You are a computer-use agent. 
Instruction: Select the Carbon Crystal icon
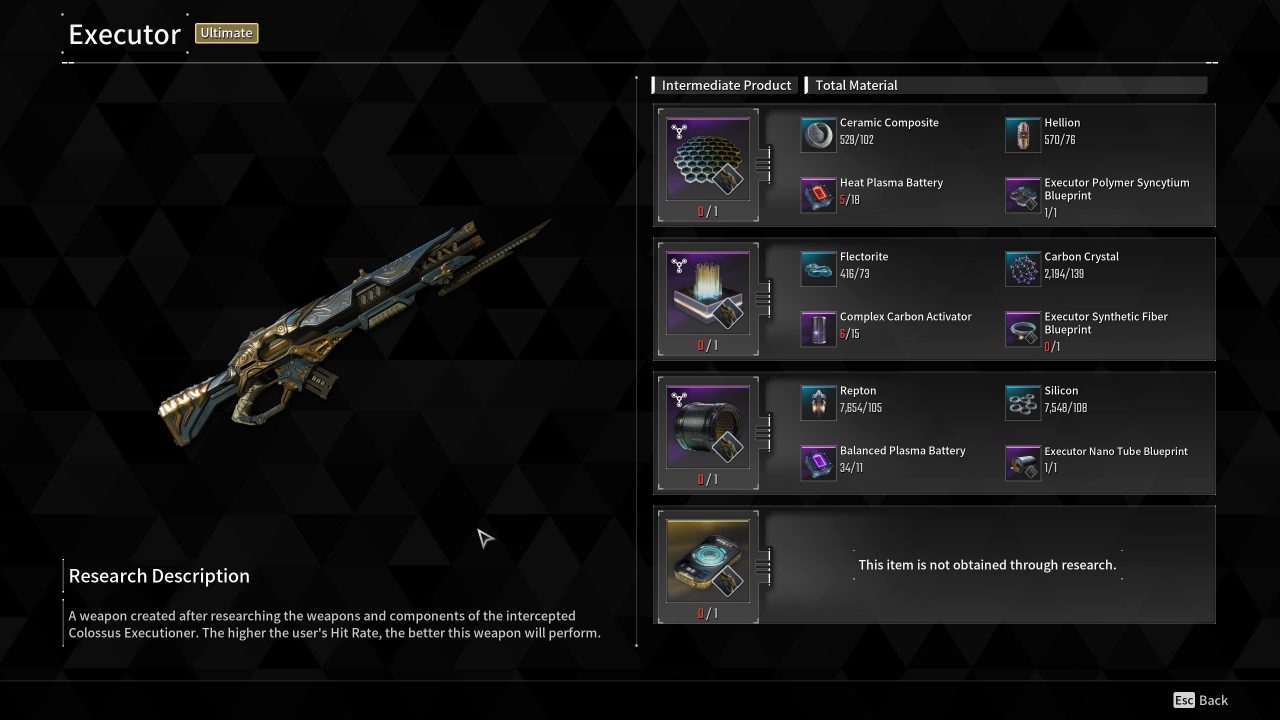[x=1022, y=267]
